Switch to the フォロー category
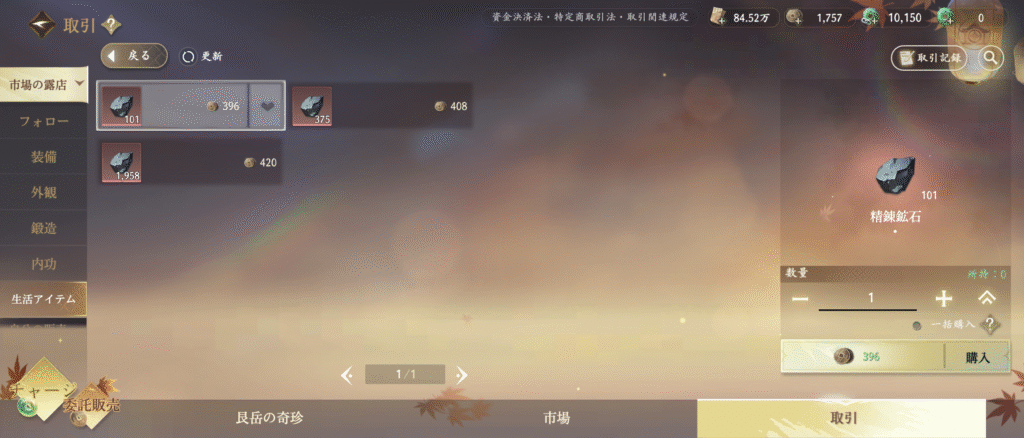This screenshot has height=438, width=1024. 44,121
